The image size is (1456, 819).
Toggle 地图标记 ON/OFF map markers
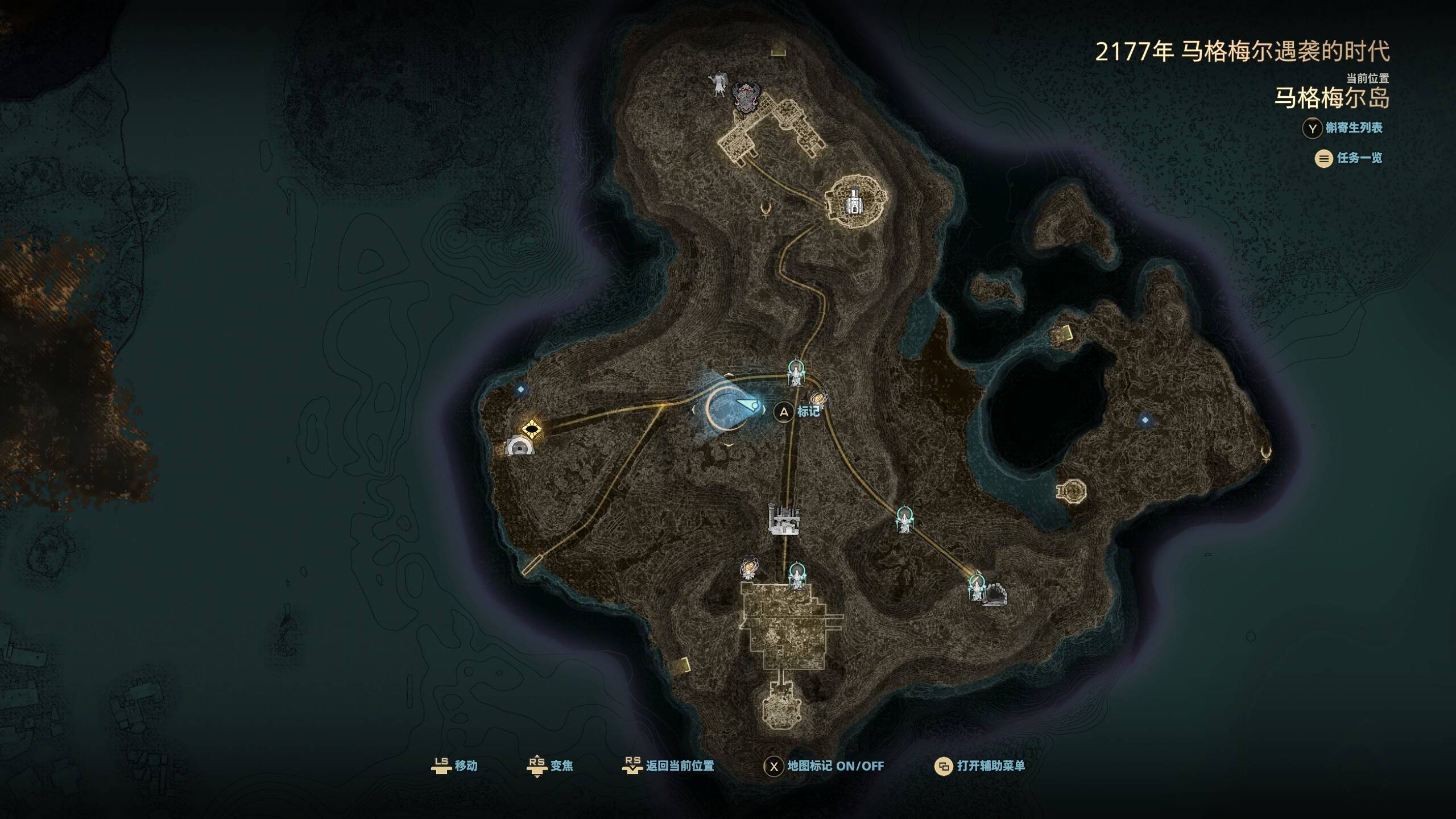point(824,766)
